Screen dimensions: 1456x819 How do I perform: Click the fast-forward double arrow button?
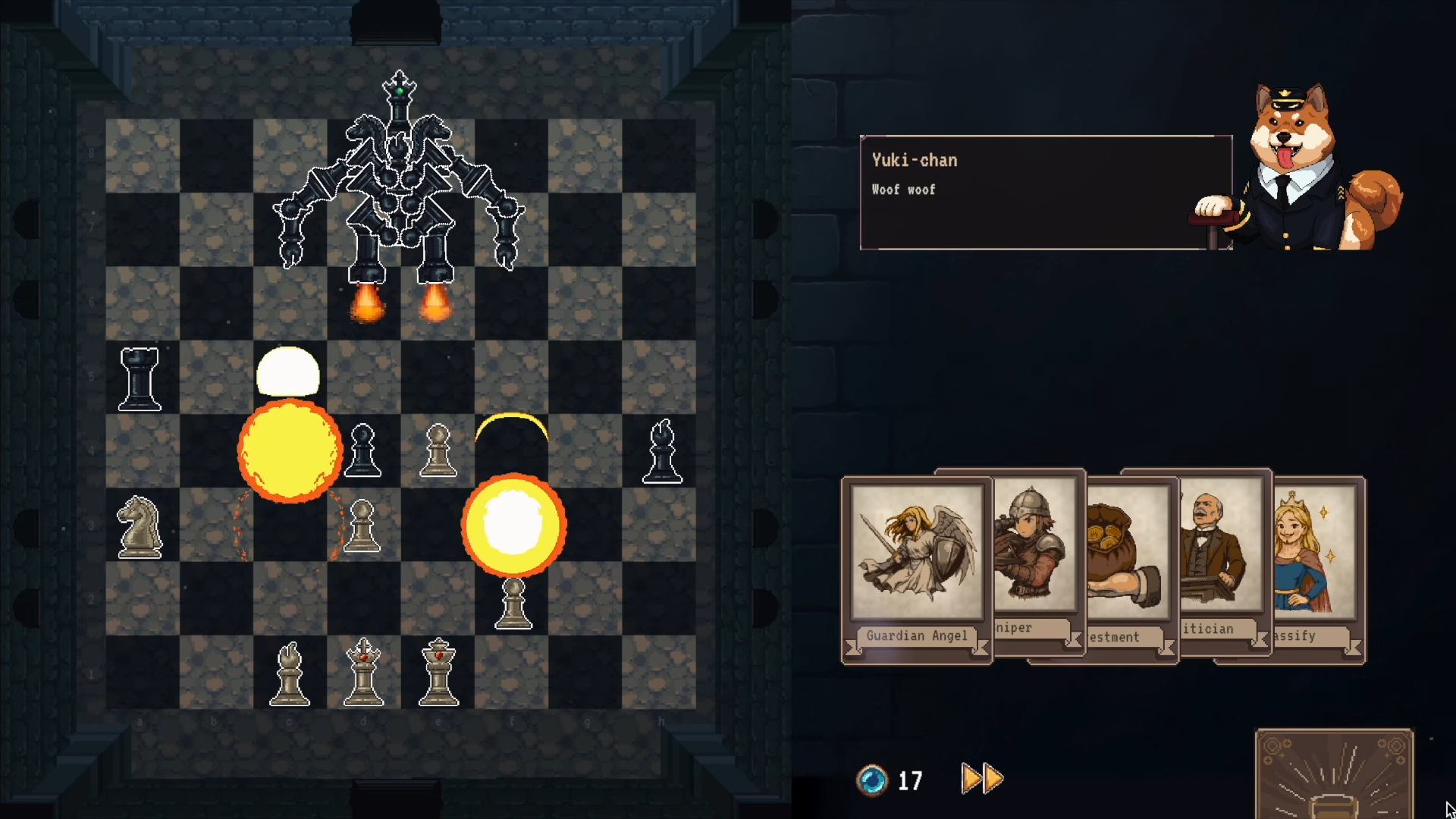point(982,779)
